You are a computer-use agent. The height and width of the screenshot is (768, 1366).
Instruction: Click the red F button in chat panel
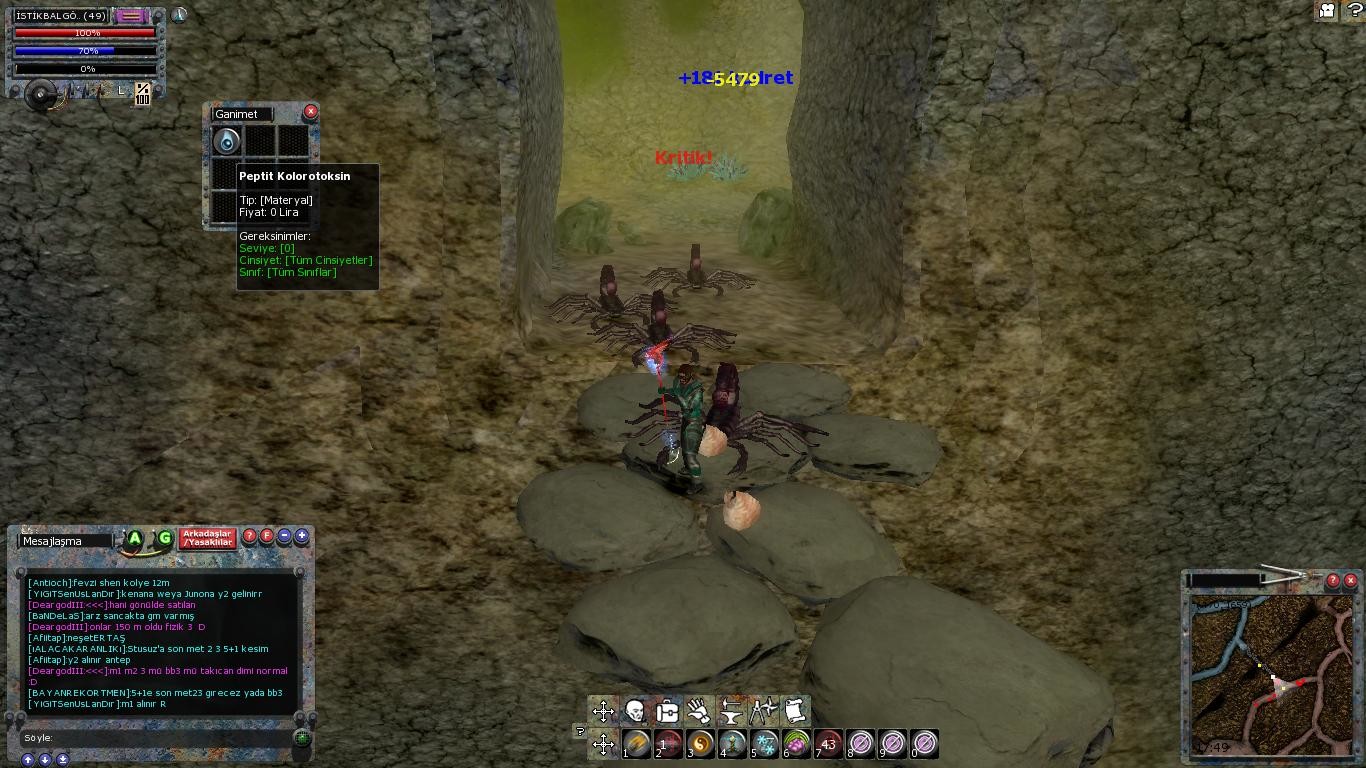click(267, 536)
